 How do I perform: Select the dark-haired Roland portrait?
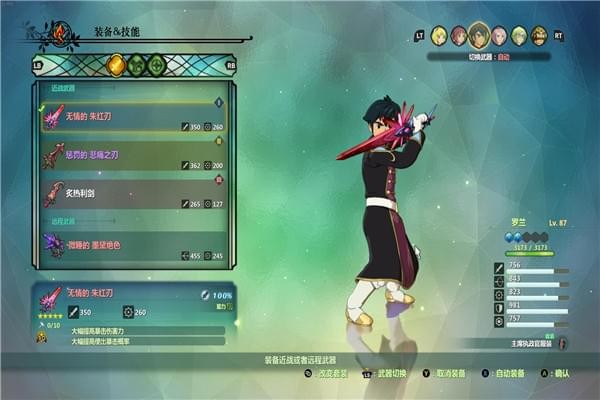tap(479, 35)
